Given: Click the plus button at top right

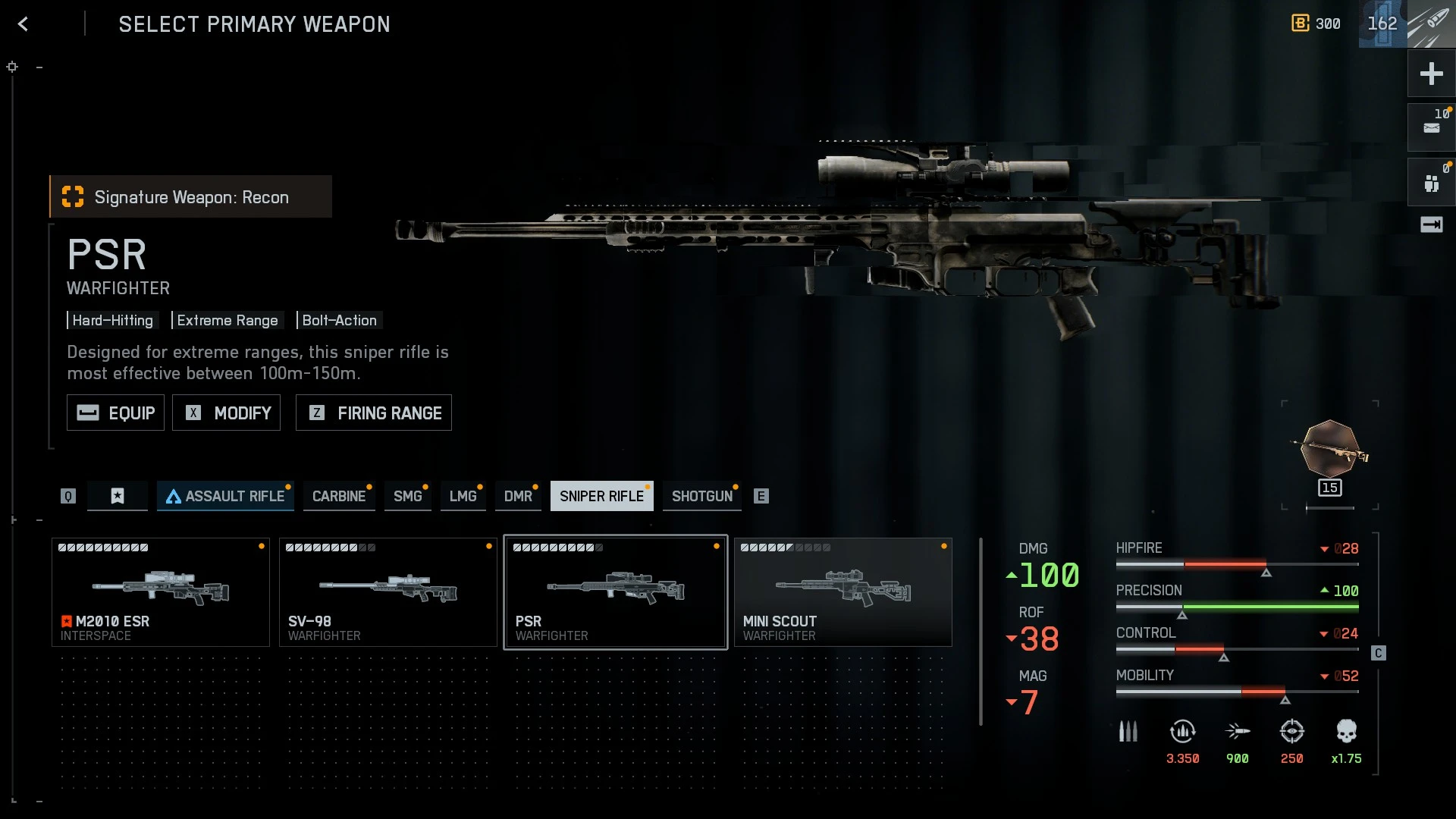Looking at the screenshot, I should pyautogui.click(x=1431, y=74).
